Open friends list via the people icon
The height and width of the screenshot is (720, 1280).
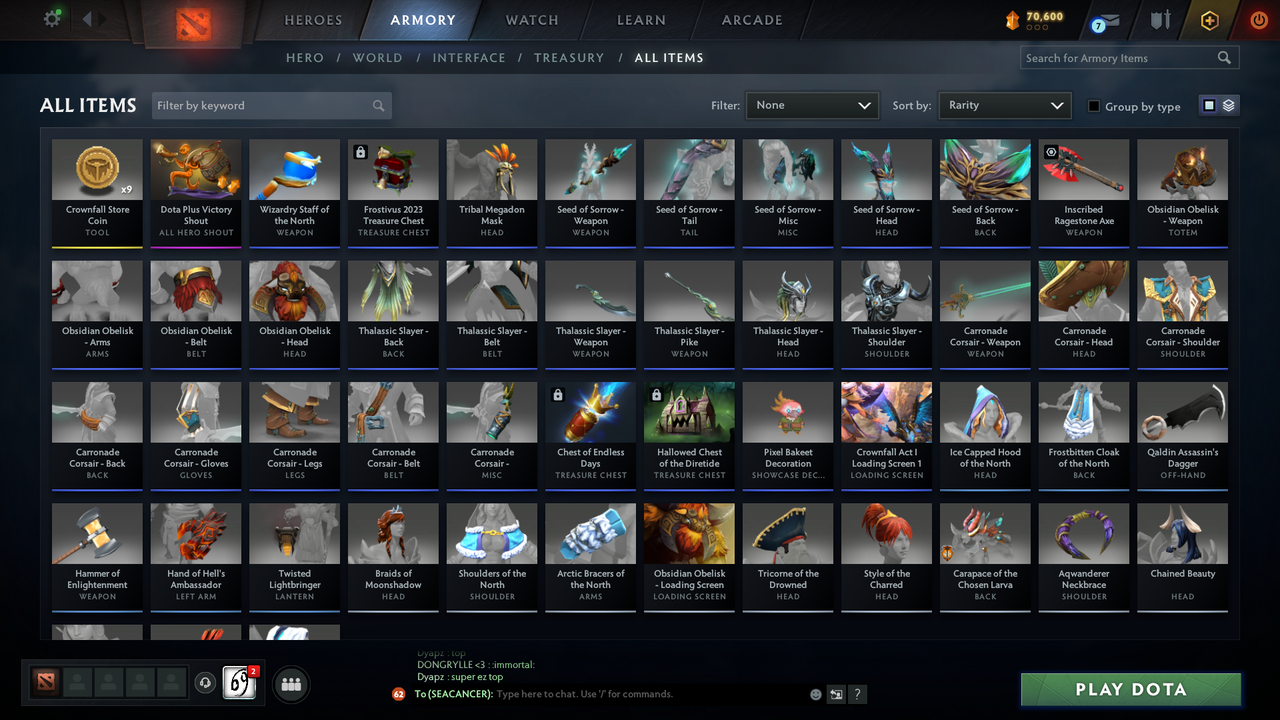click(291, 684)
